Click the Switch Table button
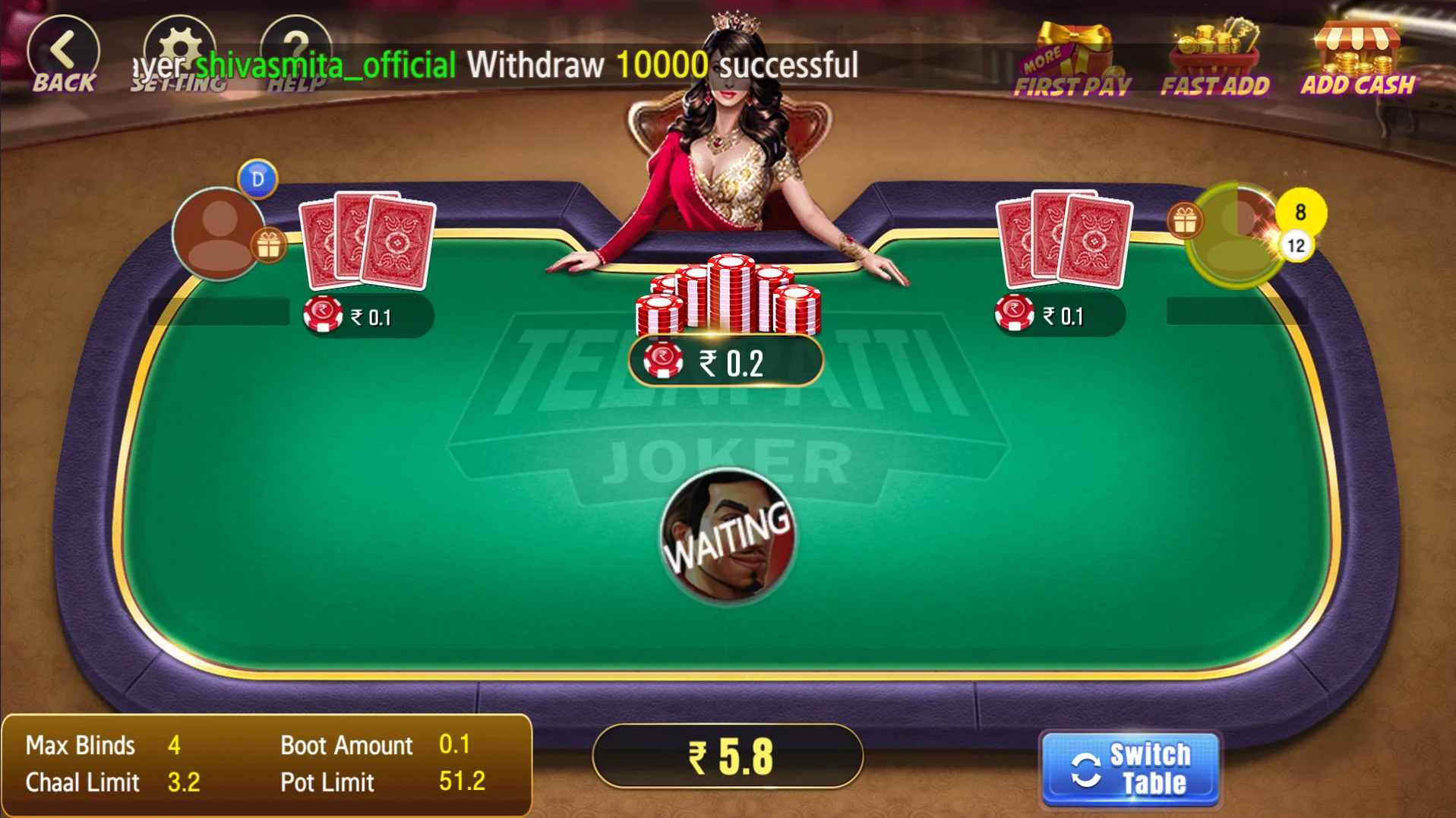Image resolution: width=1456 pixels, height=818 pixels. (1130, 769)
